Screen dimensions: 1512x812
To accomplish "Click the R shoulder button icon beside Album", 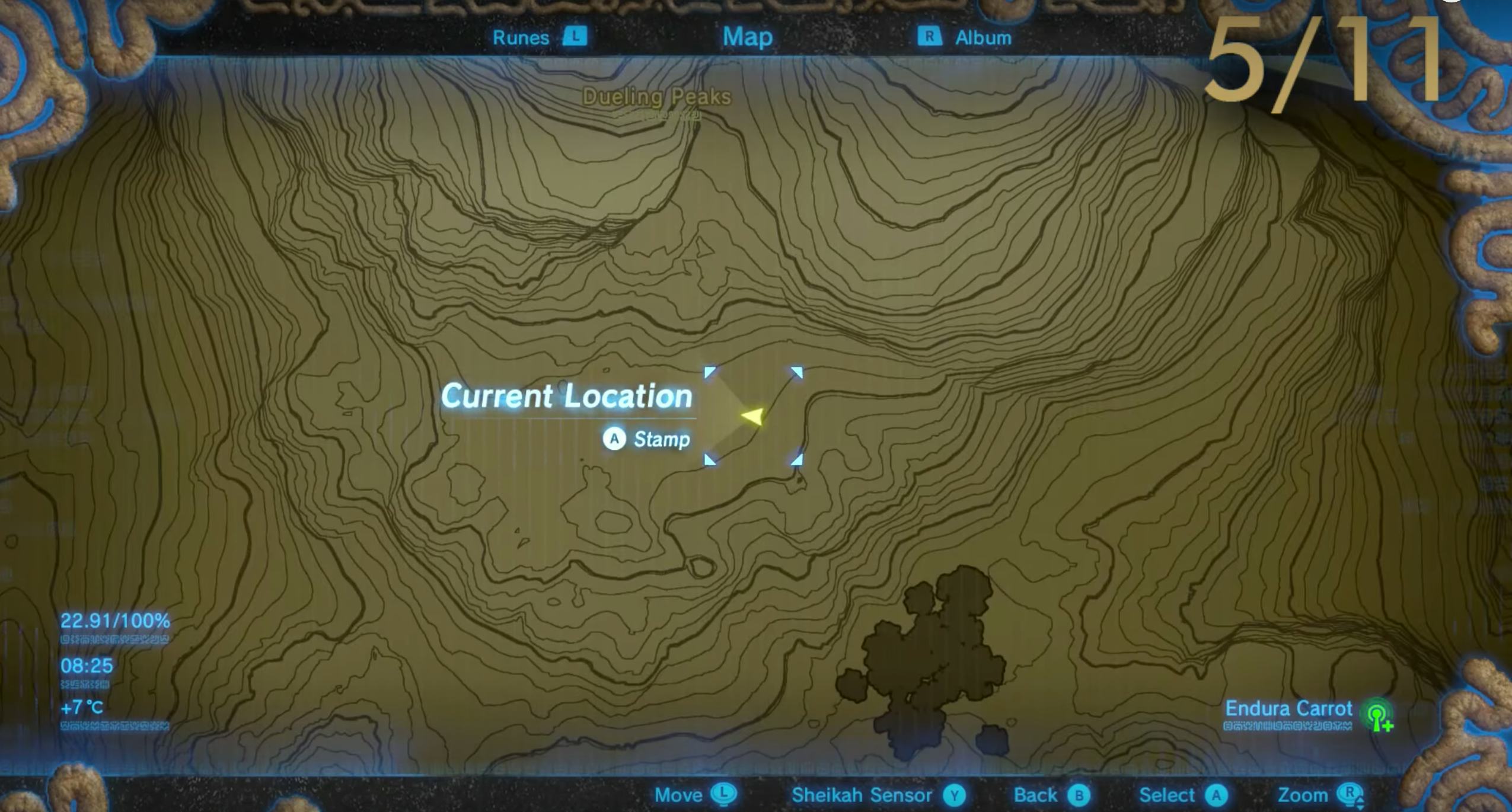I will [929, 37].
